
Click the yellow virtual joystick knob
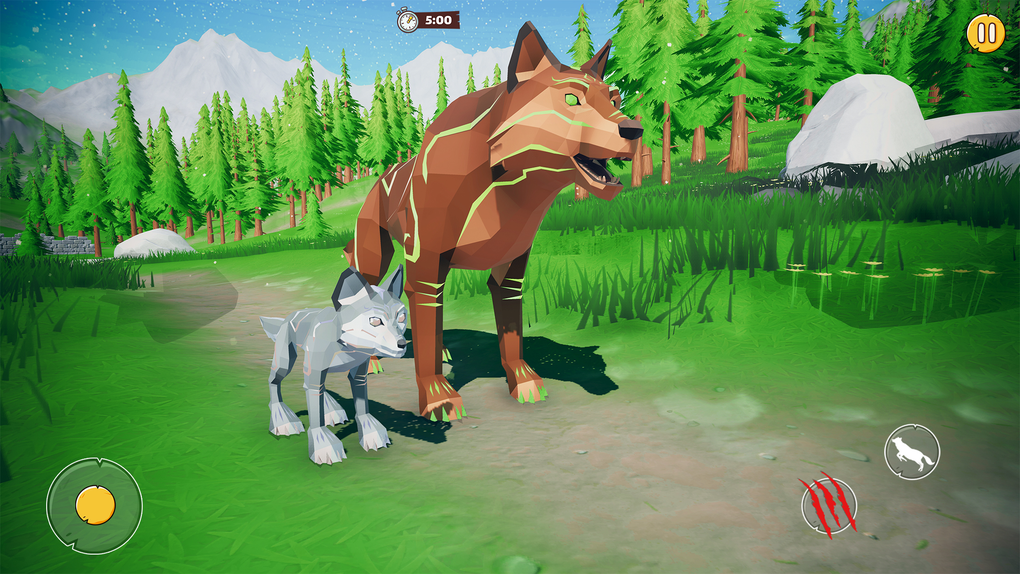94,505
